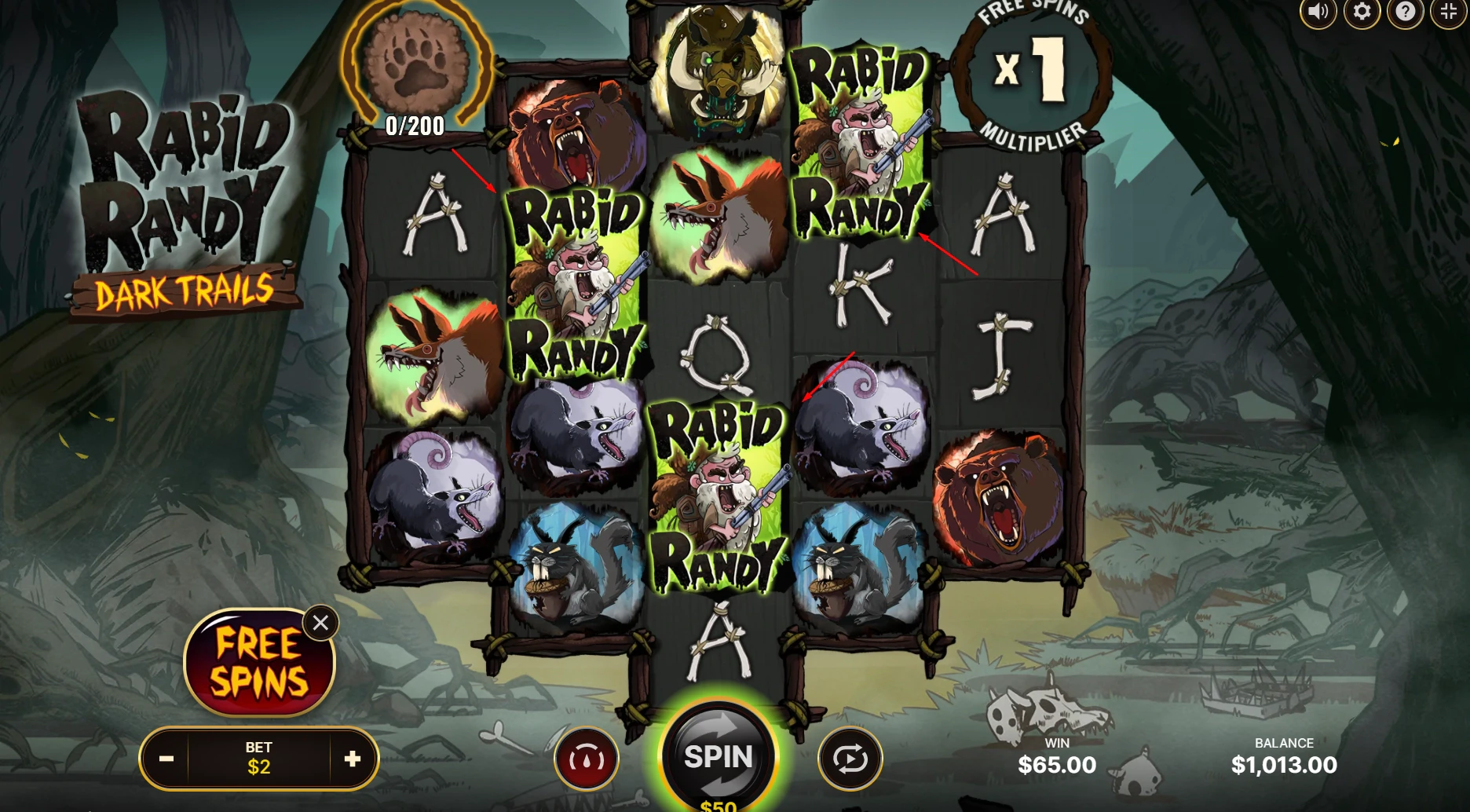
Task: Mute the game sound
Action: (x=1318, y=12)
